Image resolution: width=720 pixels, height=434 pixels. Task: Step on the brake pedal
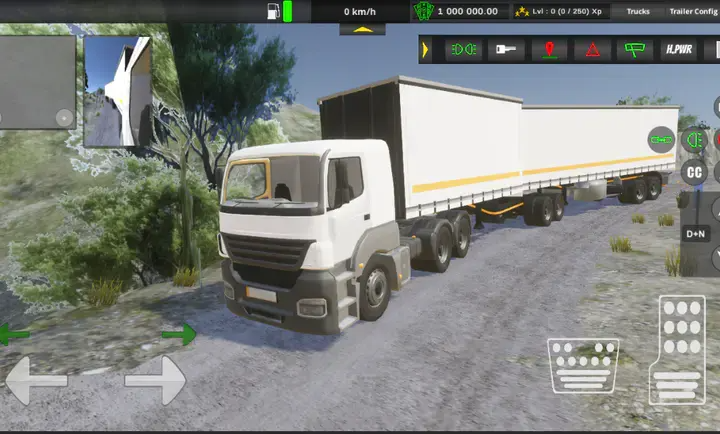(x=583, y=364)
